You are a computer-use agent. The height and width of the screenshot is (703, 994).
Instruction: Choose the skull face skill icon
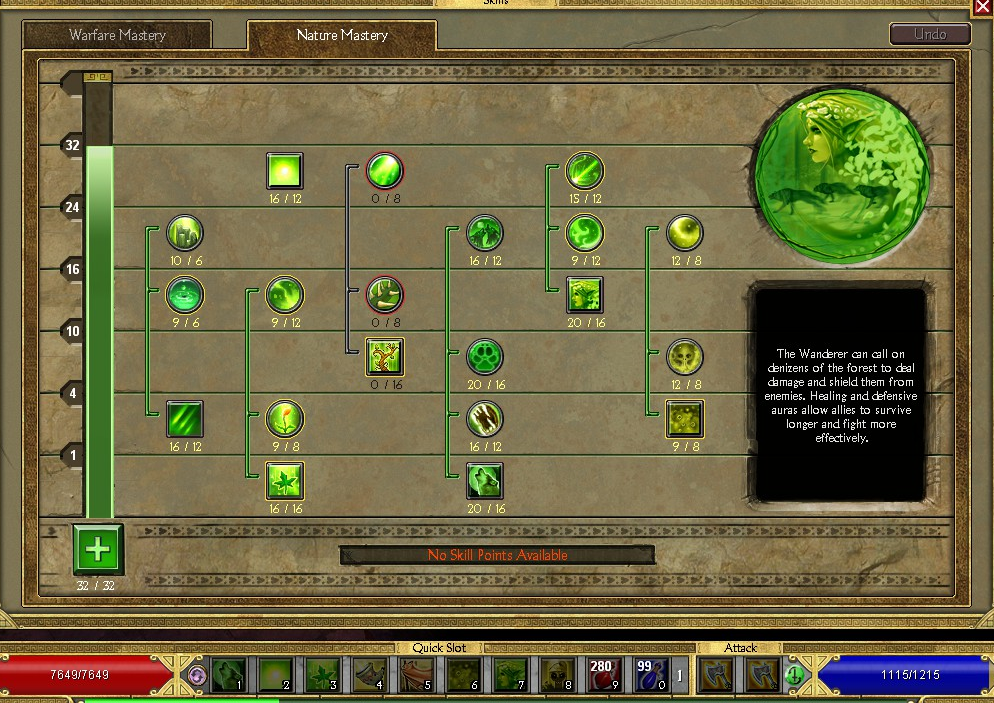coord(685,357)
